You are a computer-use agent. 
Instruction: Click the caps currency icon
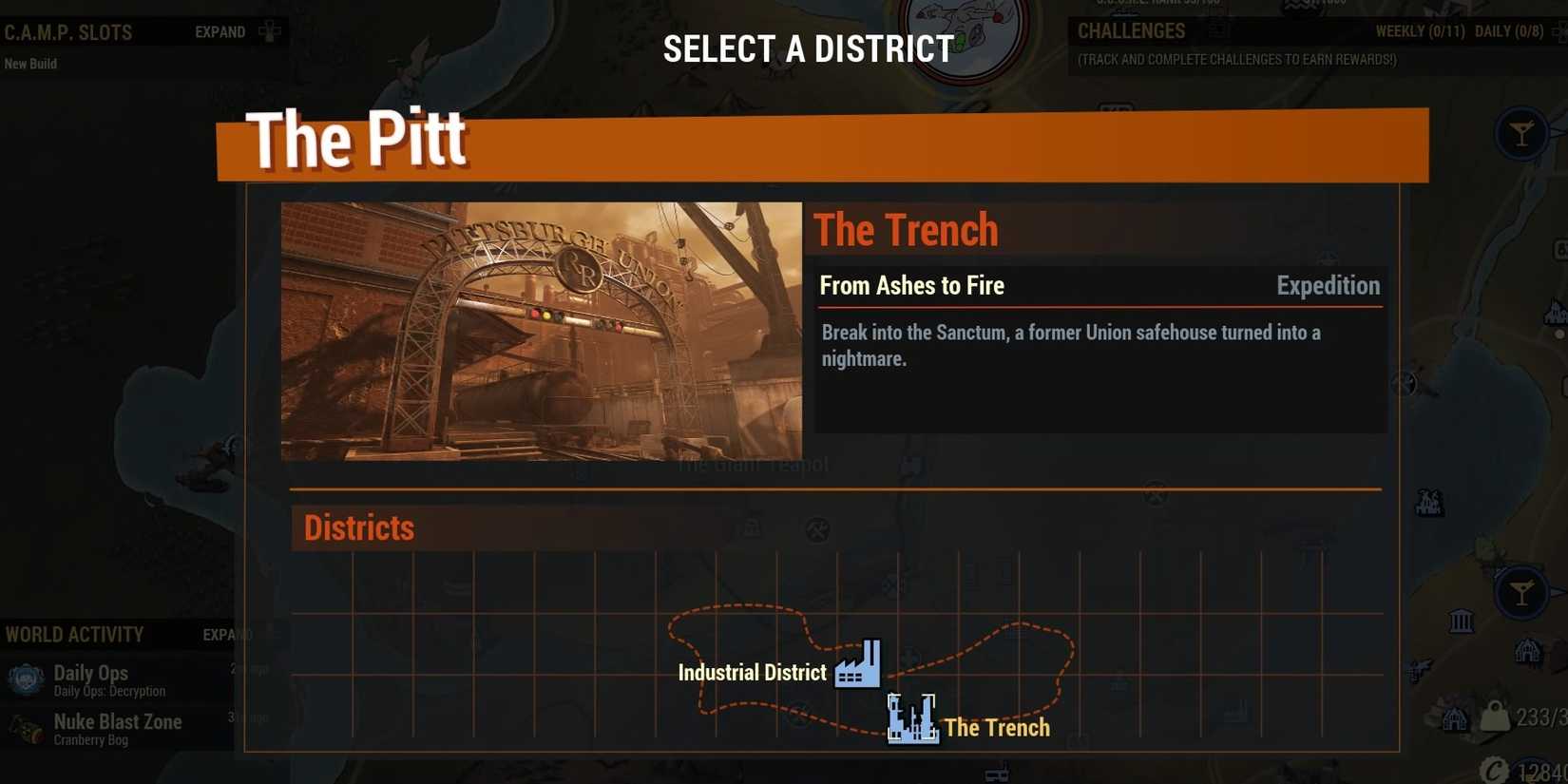[1497, 768]
